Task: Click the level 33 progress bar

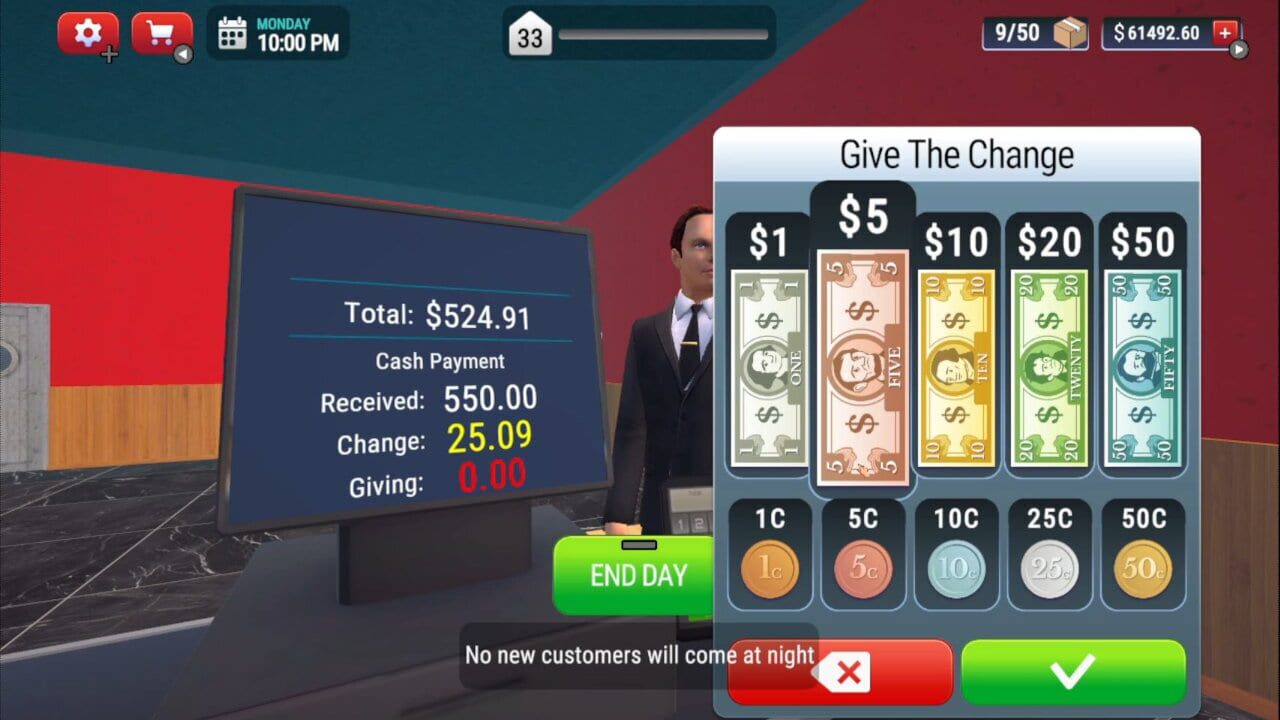Action: pos(640,33)
